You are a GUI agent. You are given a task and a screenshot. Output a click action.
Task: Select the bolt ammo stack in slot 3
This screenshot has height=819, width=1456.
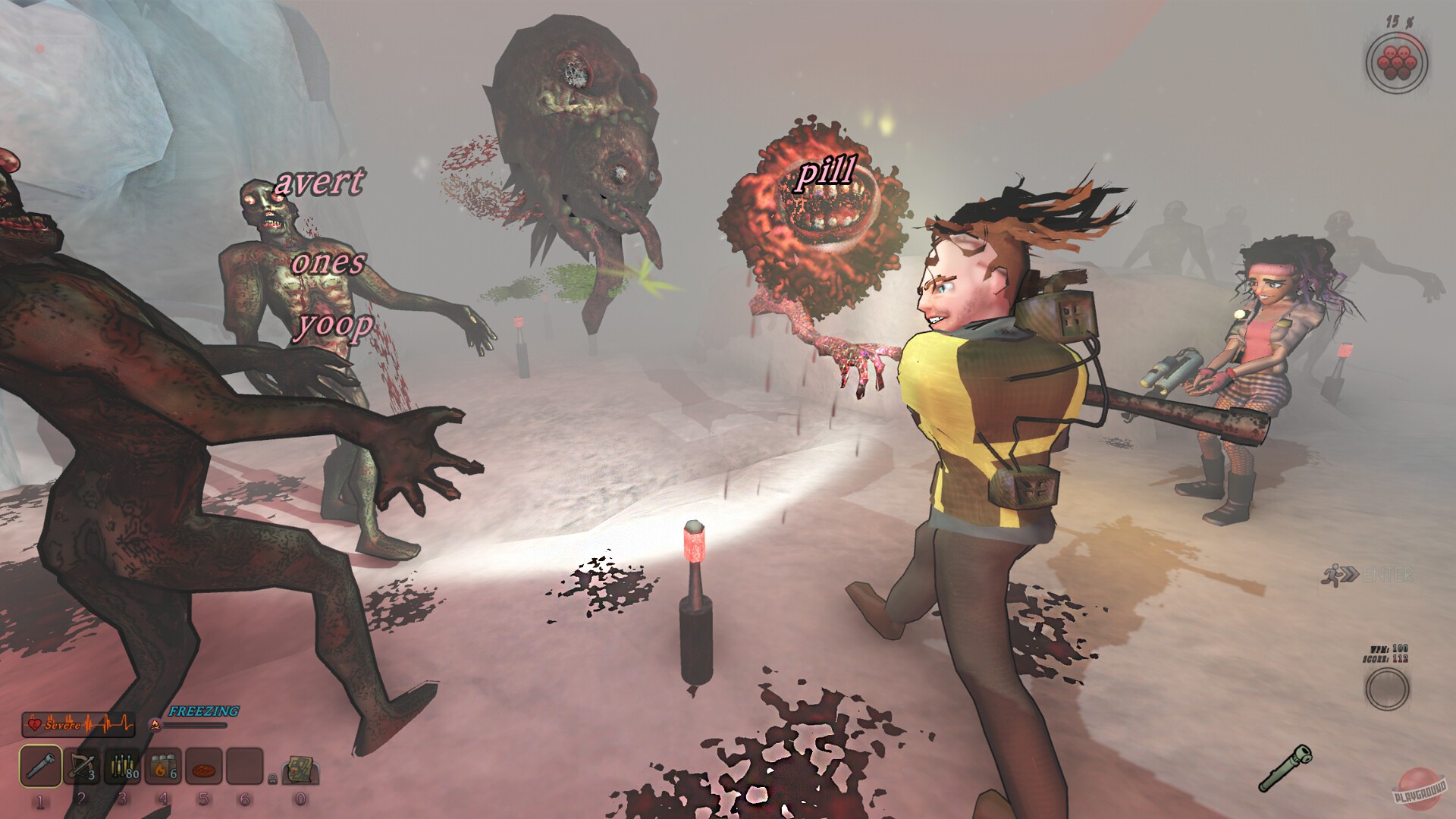click(x=121, y=766)
